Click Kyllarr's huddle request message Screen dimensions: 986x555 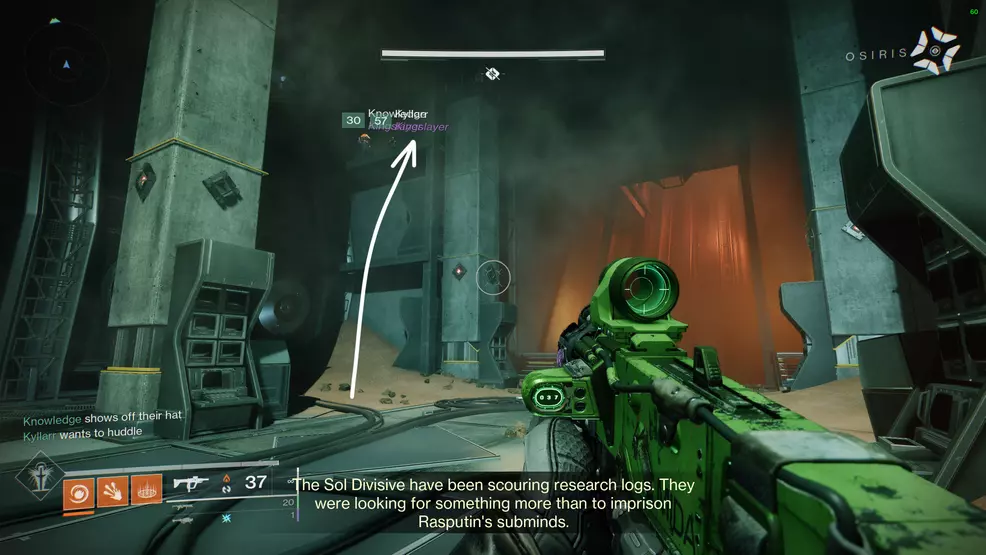pyautogui.click(x=82, y=432)
